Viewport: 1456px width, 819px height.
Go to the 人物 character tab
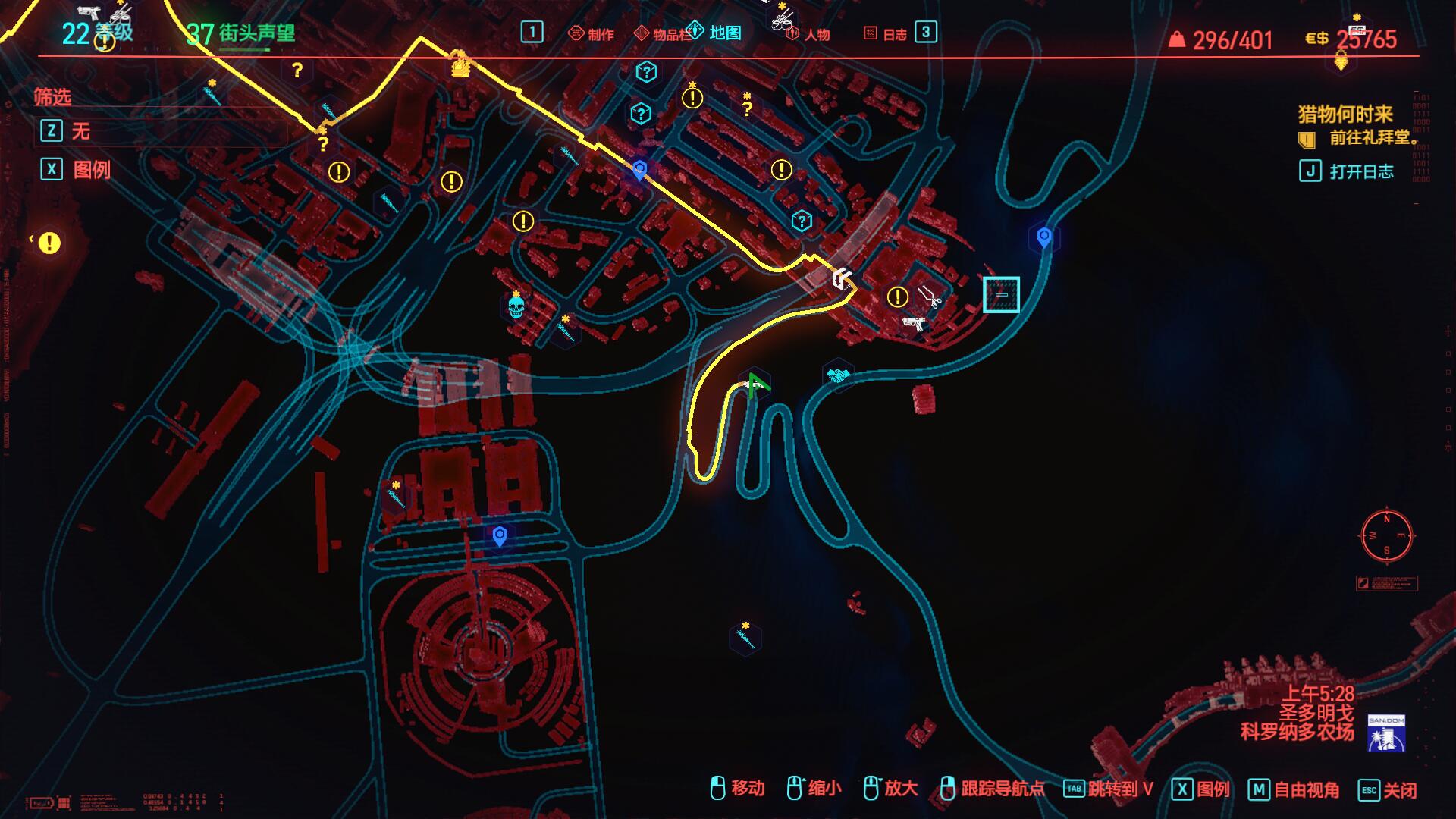pyautogui.click(x=808, y=34)
